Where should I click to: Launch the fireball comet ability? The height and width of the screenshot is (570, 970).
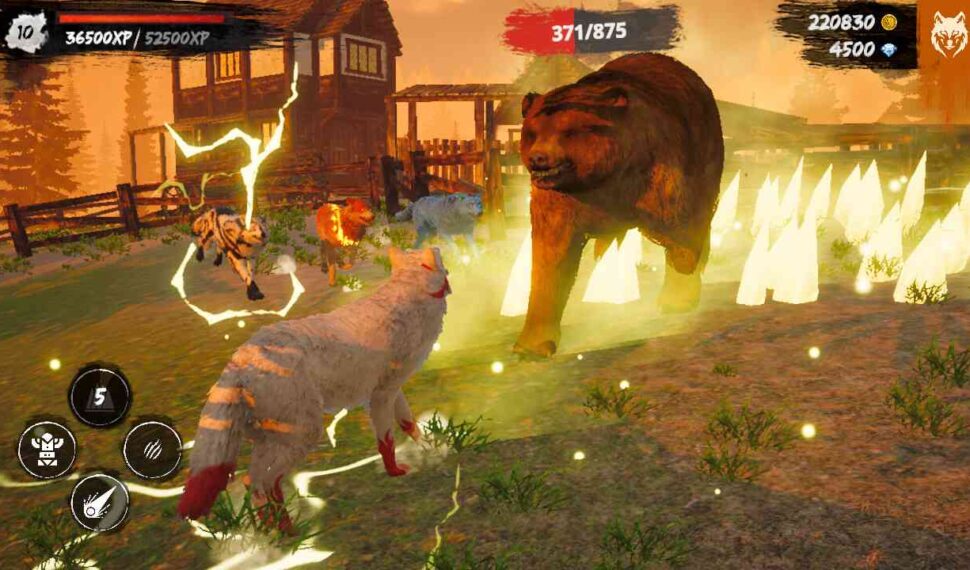point(100,502)
